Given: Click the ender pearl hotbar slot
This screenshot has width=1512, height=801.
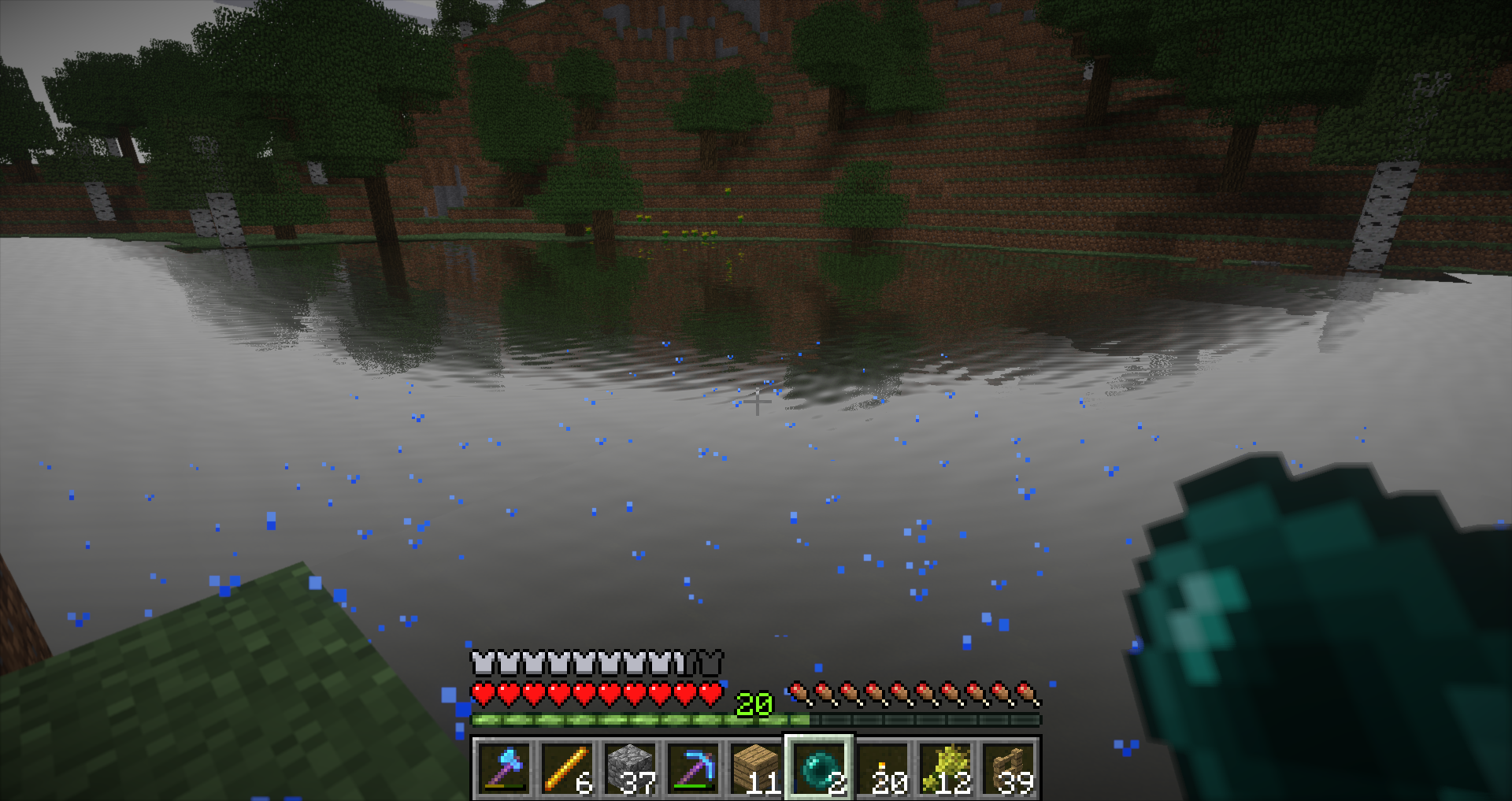Looking at the screenshot, I should coord(819,768).
